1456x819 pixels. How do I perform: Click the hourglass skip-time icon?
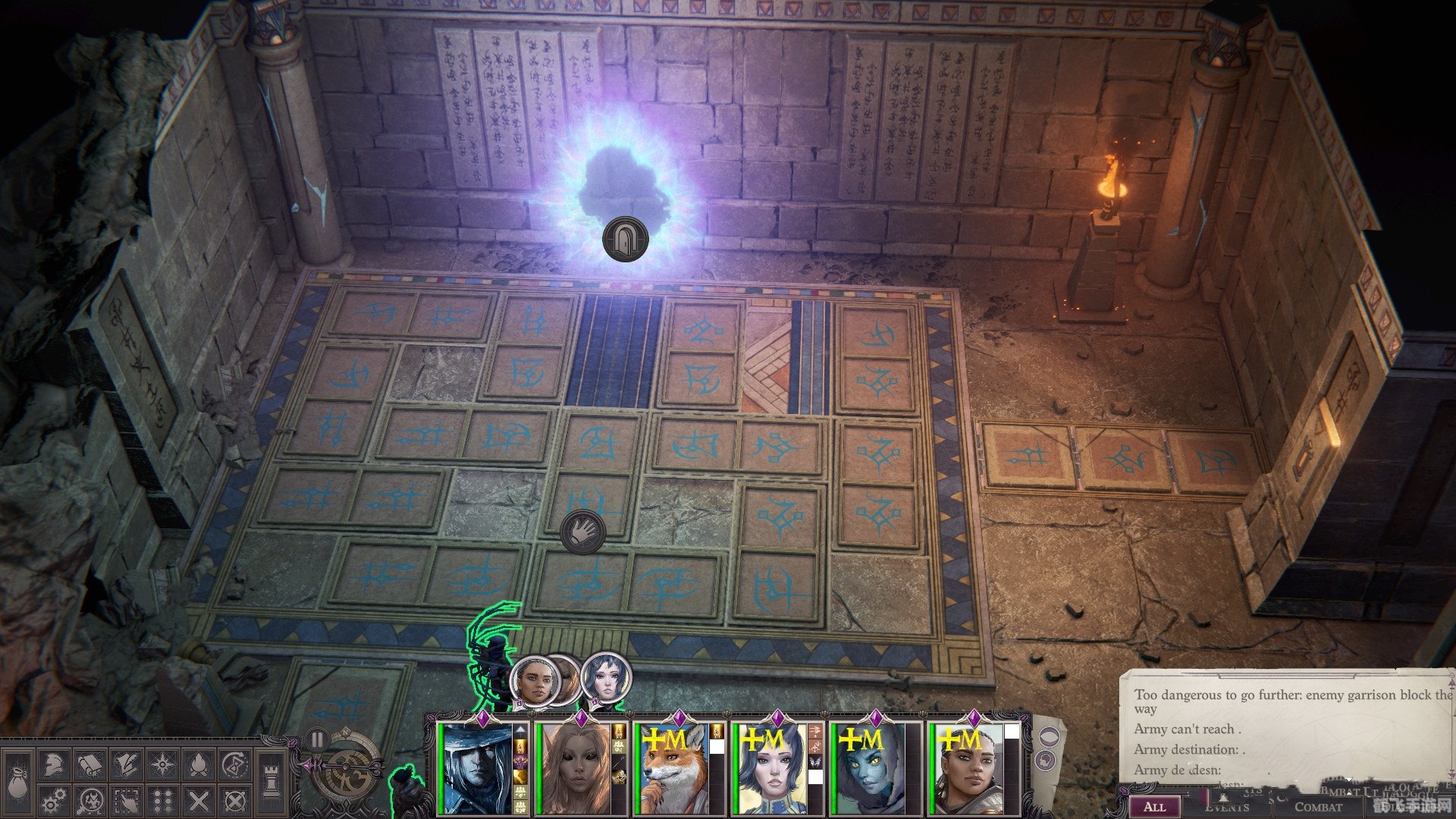[234, 766]
